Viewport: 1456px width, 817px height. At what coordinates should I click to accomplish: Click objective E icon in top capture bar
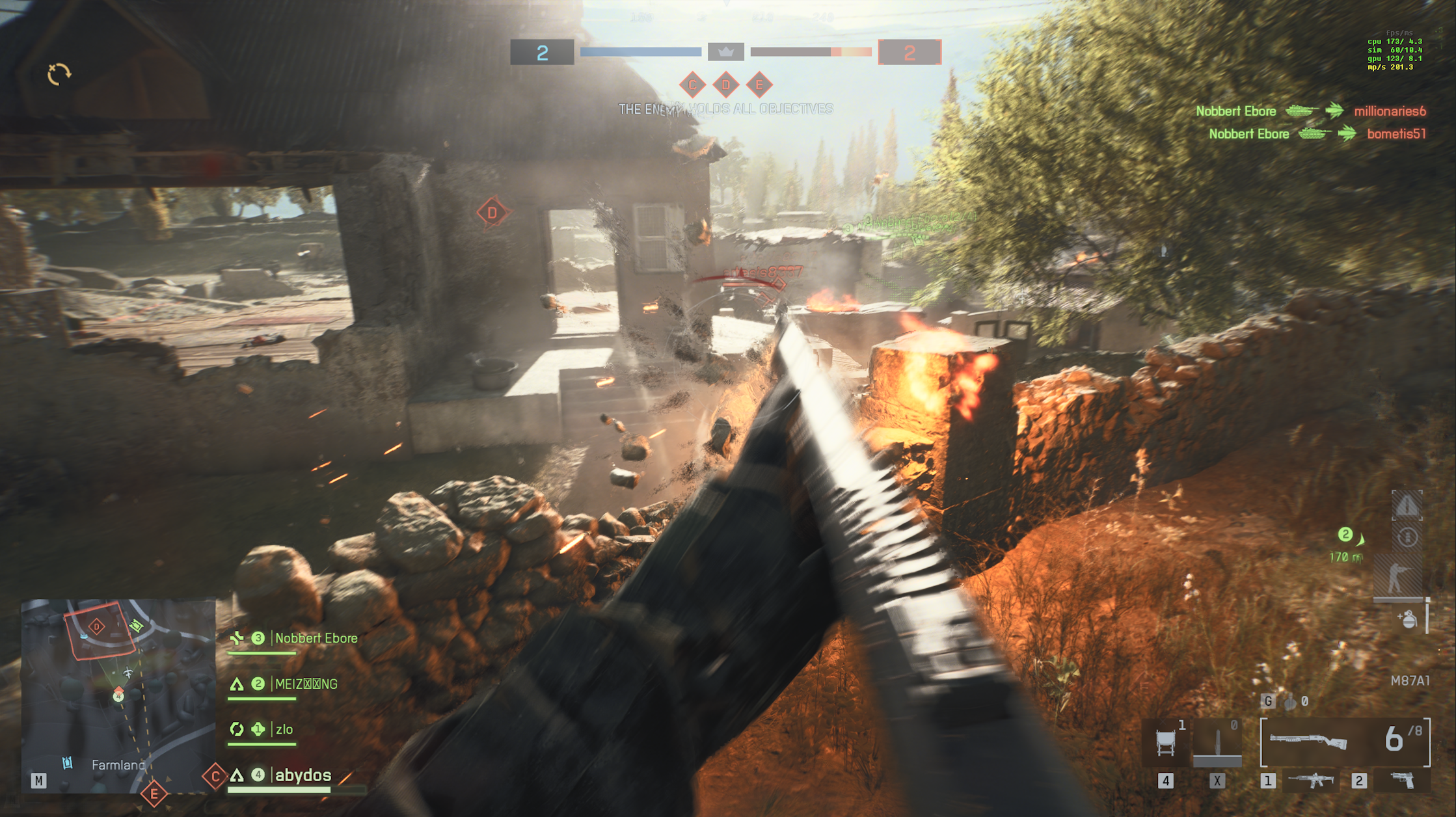[x=759, y=85]
